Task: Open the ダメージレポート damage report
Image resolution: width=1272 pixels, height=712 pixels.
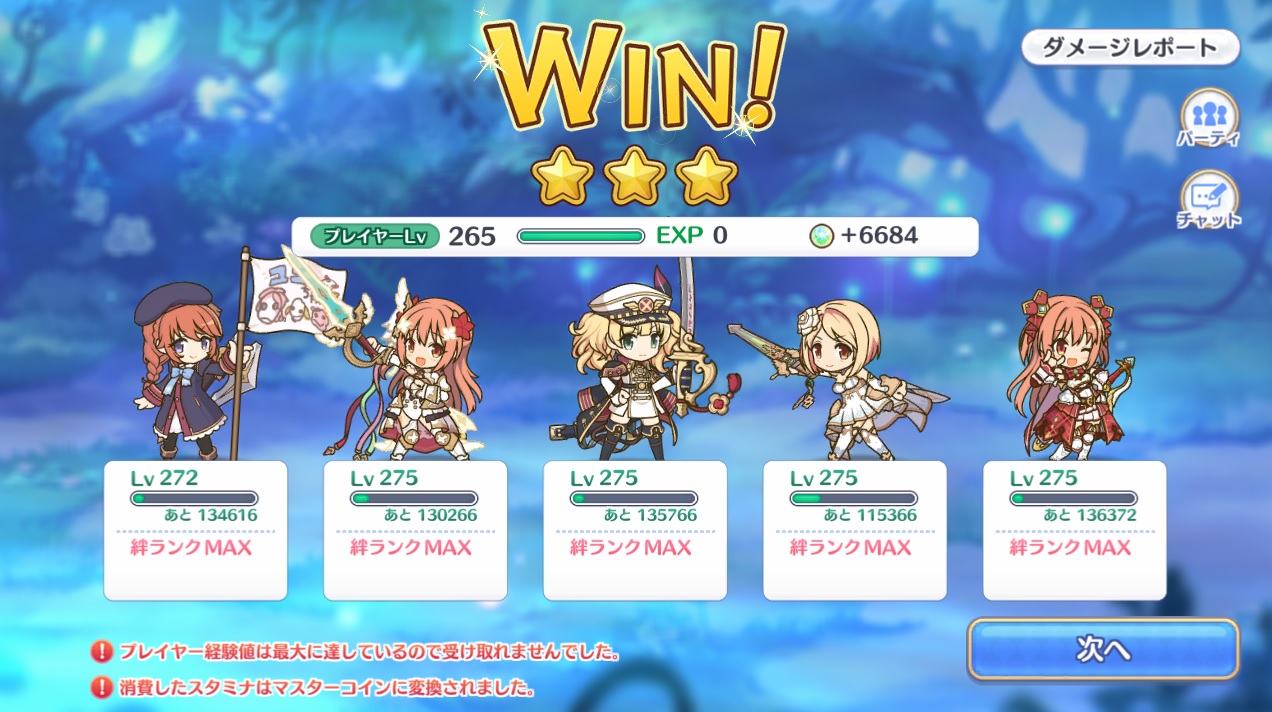Action: (1130, 47)
